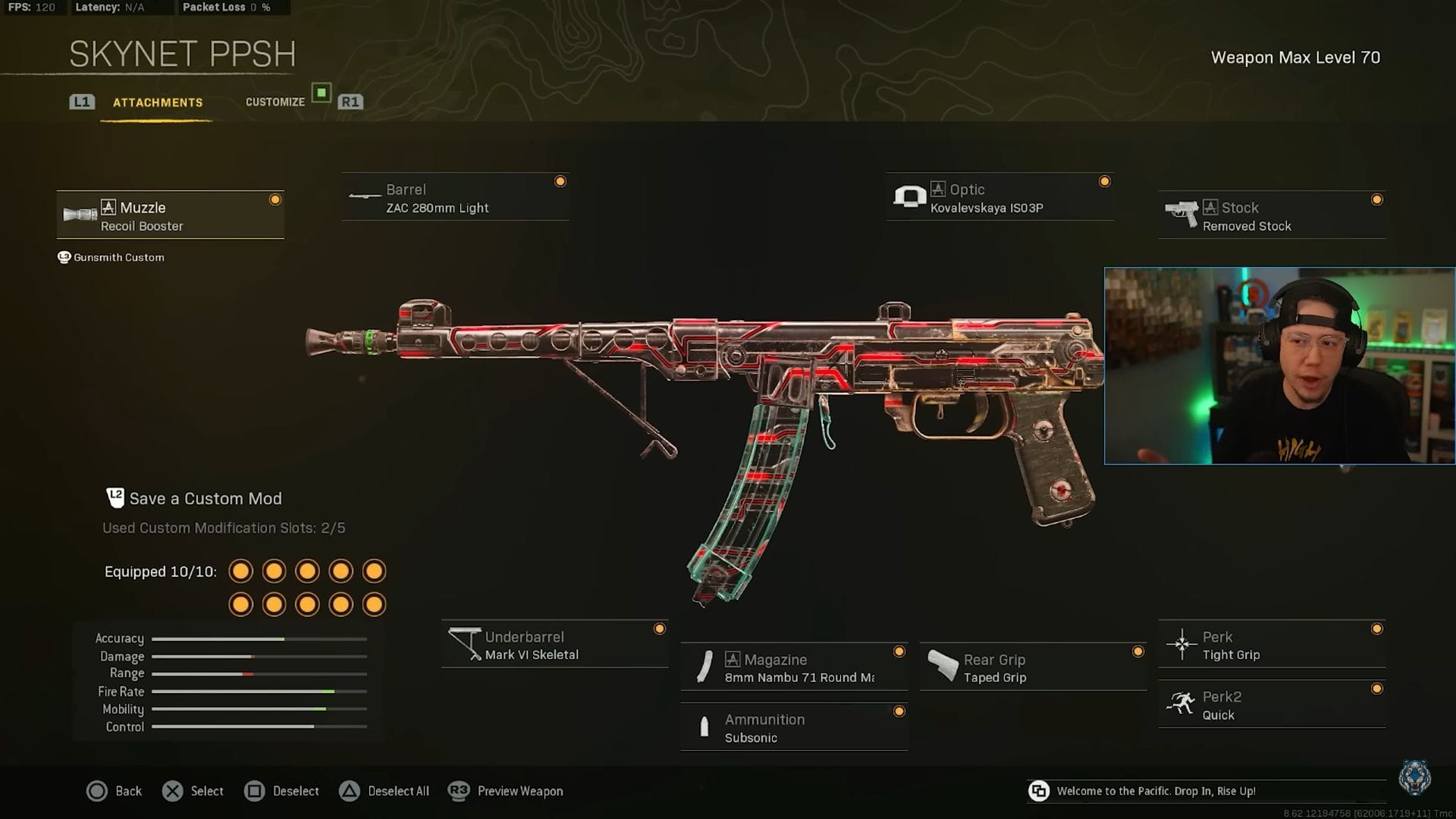Click the Ammunition Subsonic round icon

pyautogui.click(x=705, y=727)
